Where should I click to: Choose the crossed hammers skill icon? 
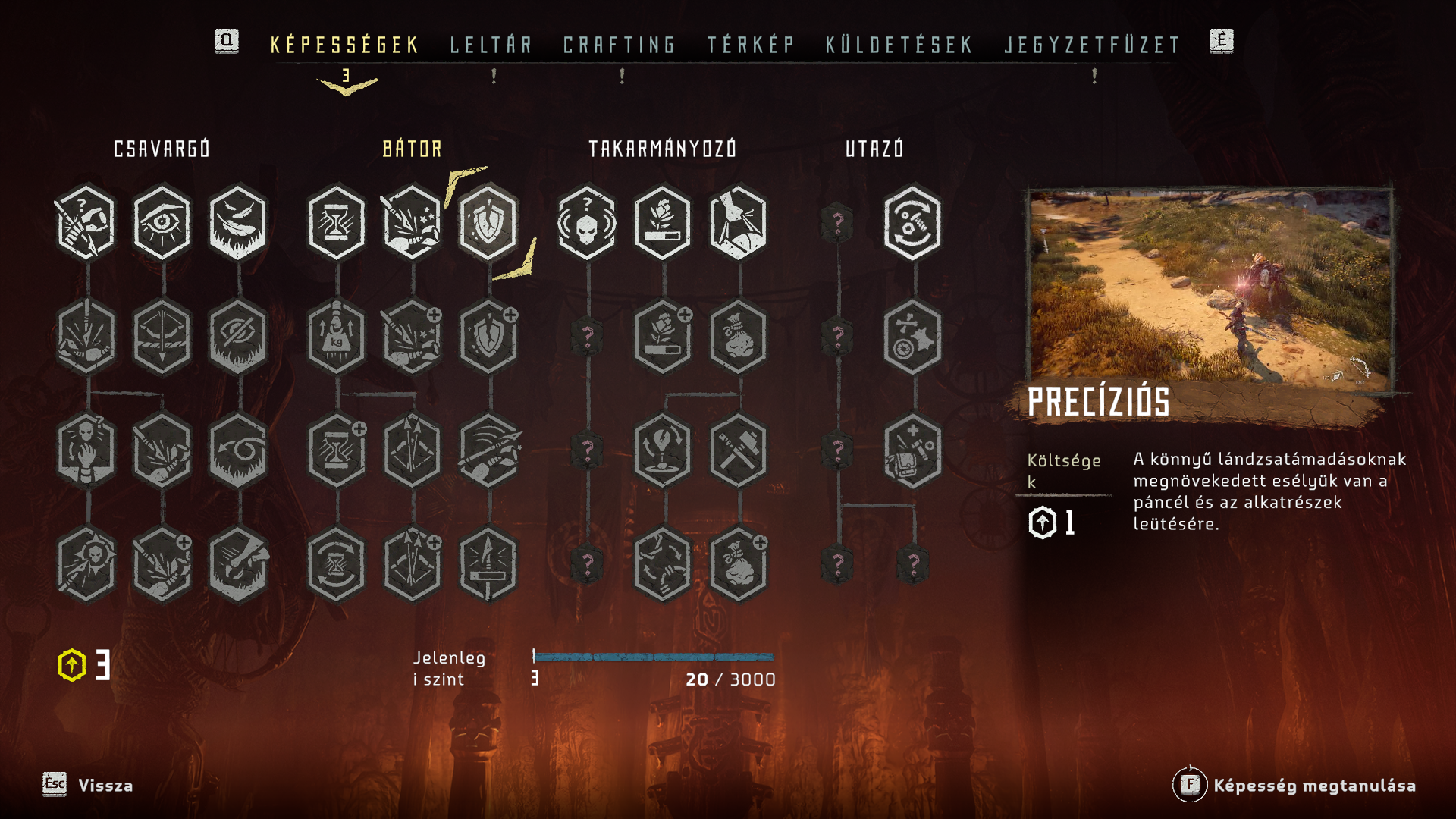(x=739, y=450)
